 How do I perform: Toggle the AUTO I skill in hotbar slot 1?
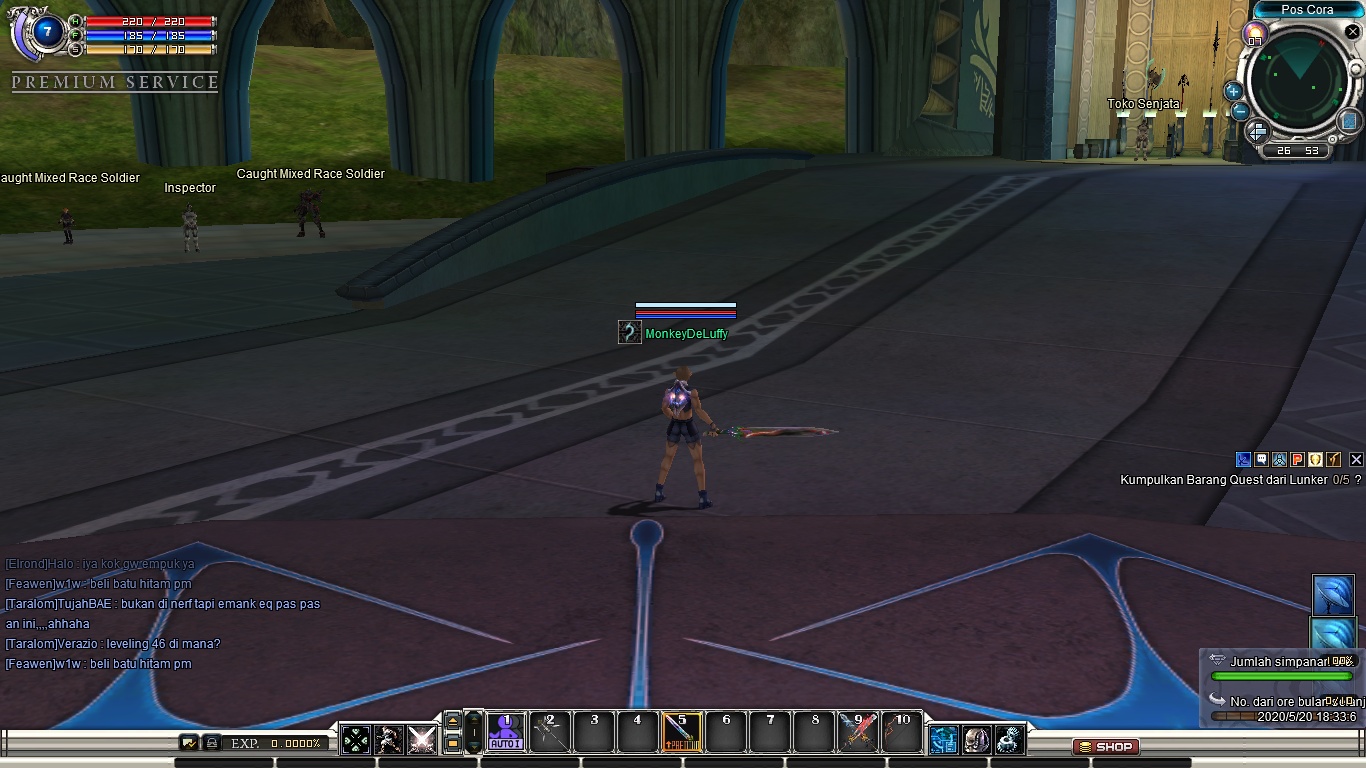click(x=505, y=732)
